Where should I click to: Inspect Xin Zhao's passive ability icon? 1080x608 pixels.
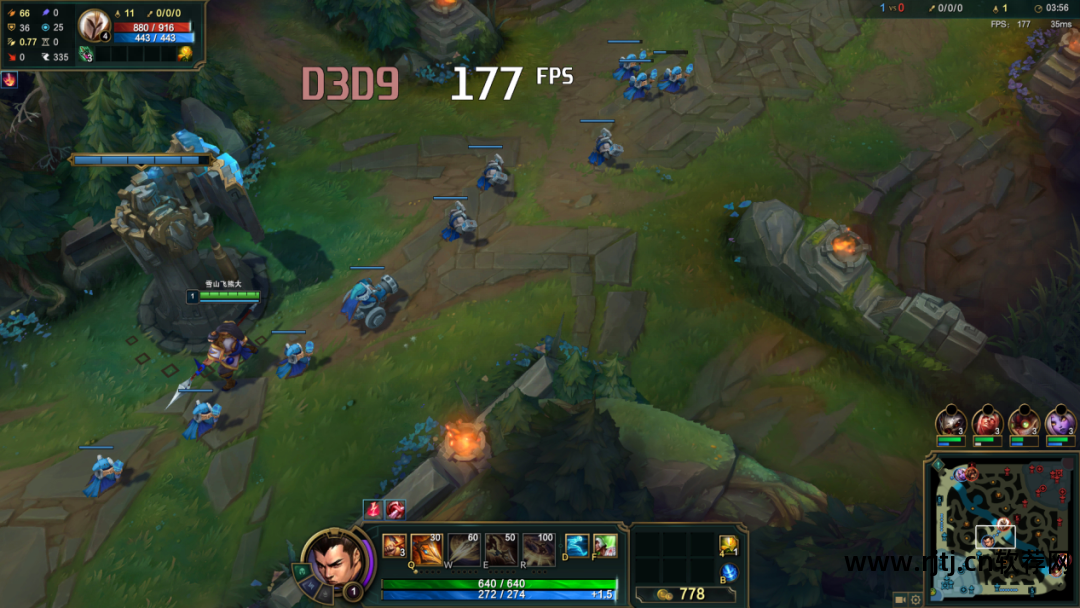(394, 547)
